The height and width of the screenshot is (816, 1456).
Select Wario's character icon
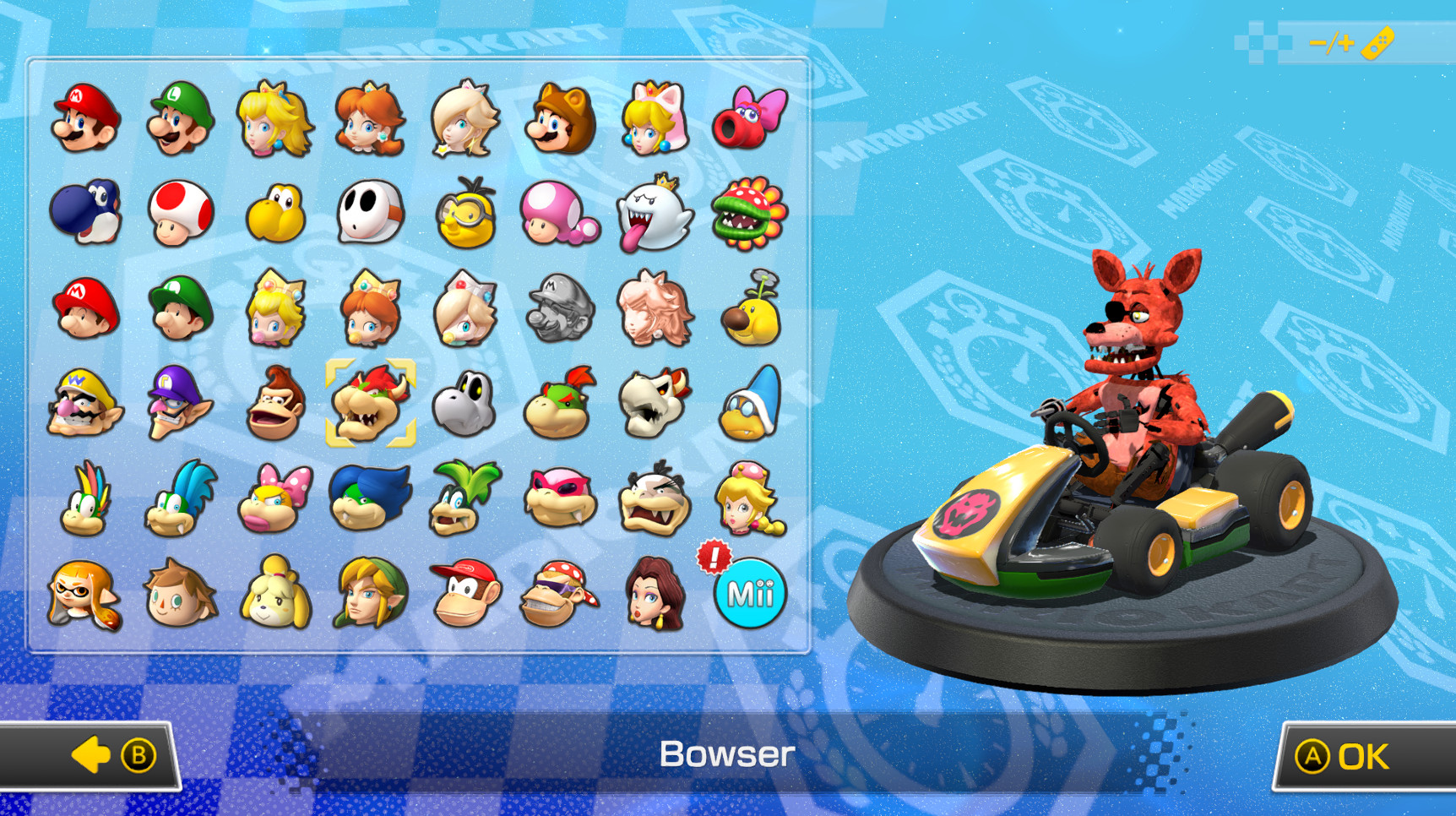[x=84, y=404]
